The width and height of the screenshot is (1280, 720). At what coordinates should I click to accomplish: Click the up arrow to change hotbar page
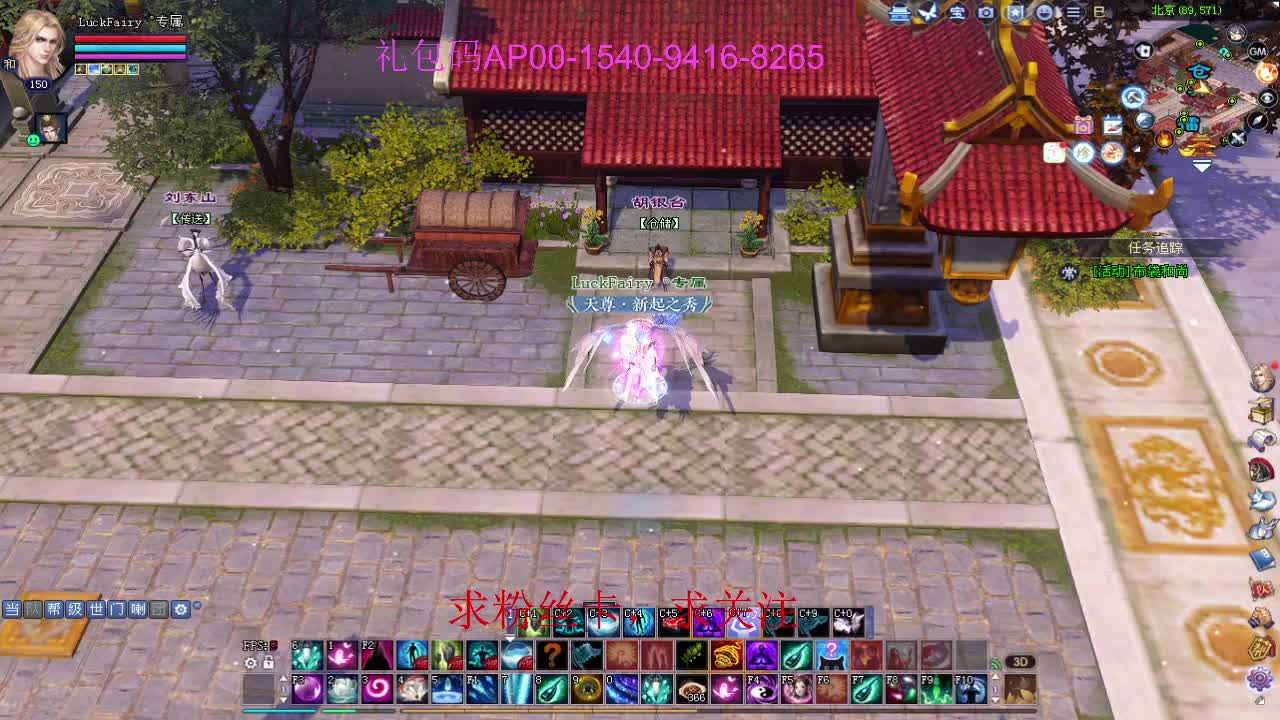[x=284, y=678]
